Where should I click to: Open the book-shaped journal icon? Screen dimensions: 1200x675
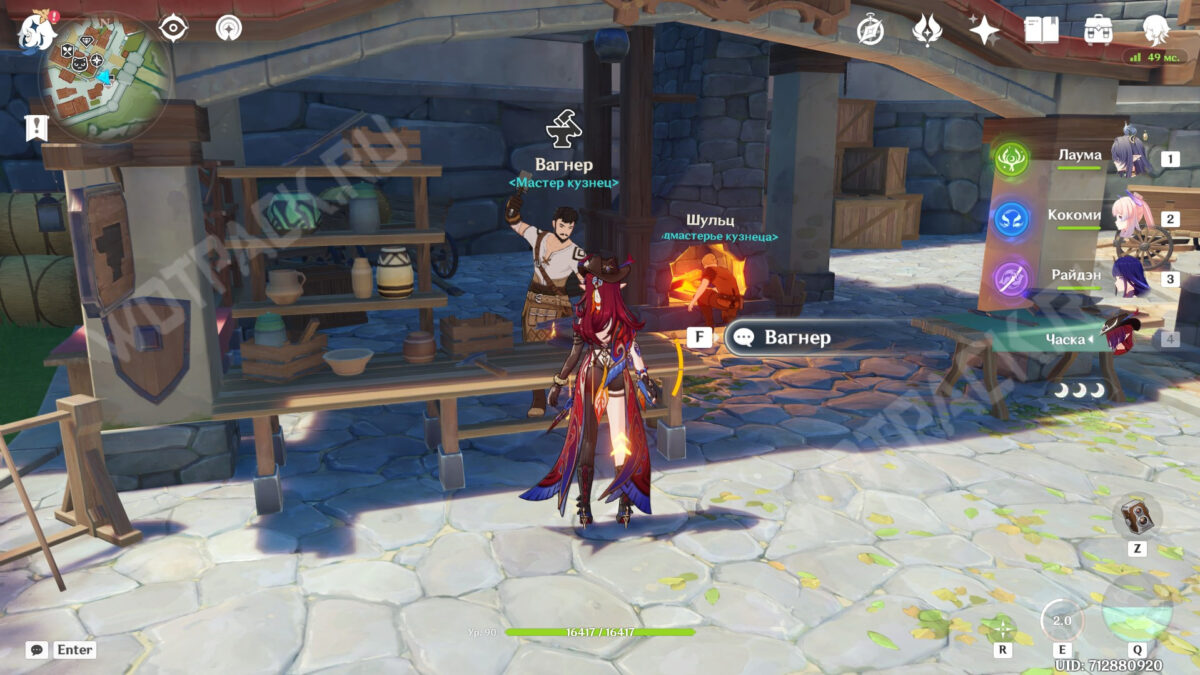pos(1041,30)
